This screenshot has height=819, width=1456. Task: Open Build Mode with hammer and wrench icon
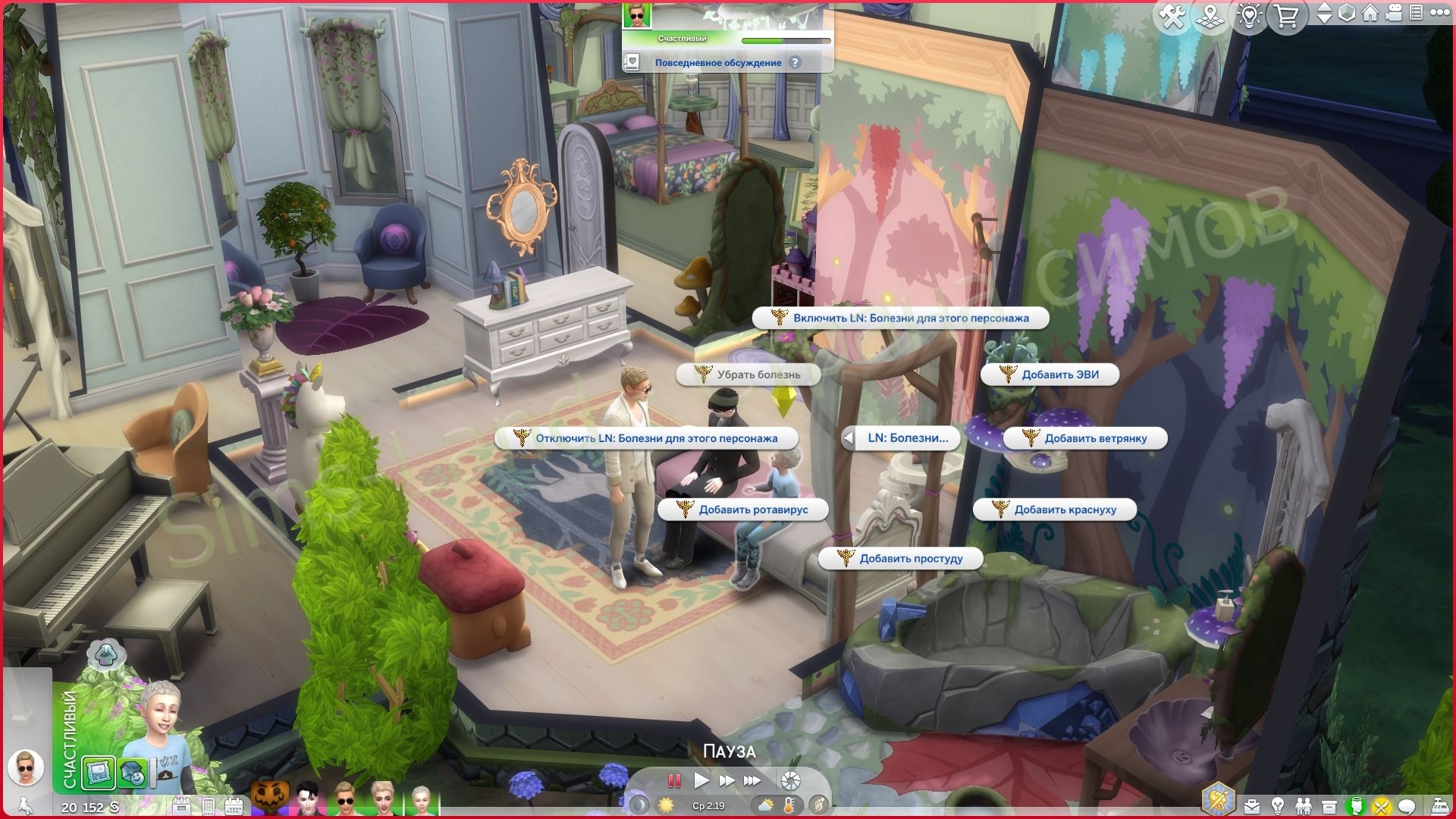click(x=1174, y=14)
